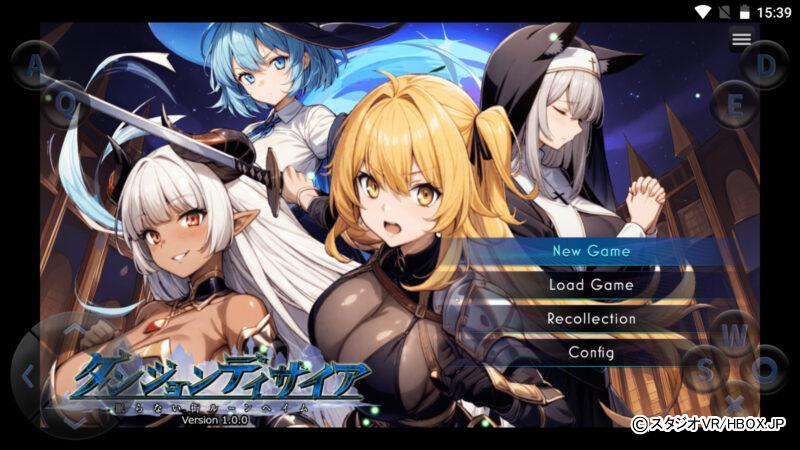Tap the virtual D overlay button
Image resolution: width=800 pixels, height=450 pixels.
pos(765,66)
